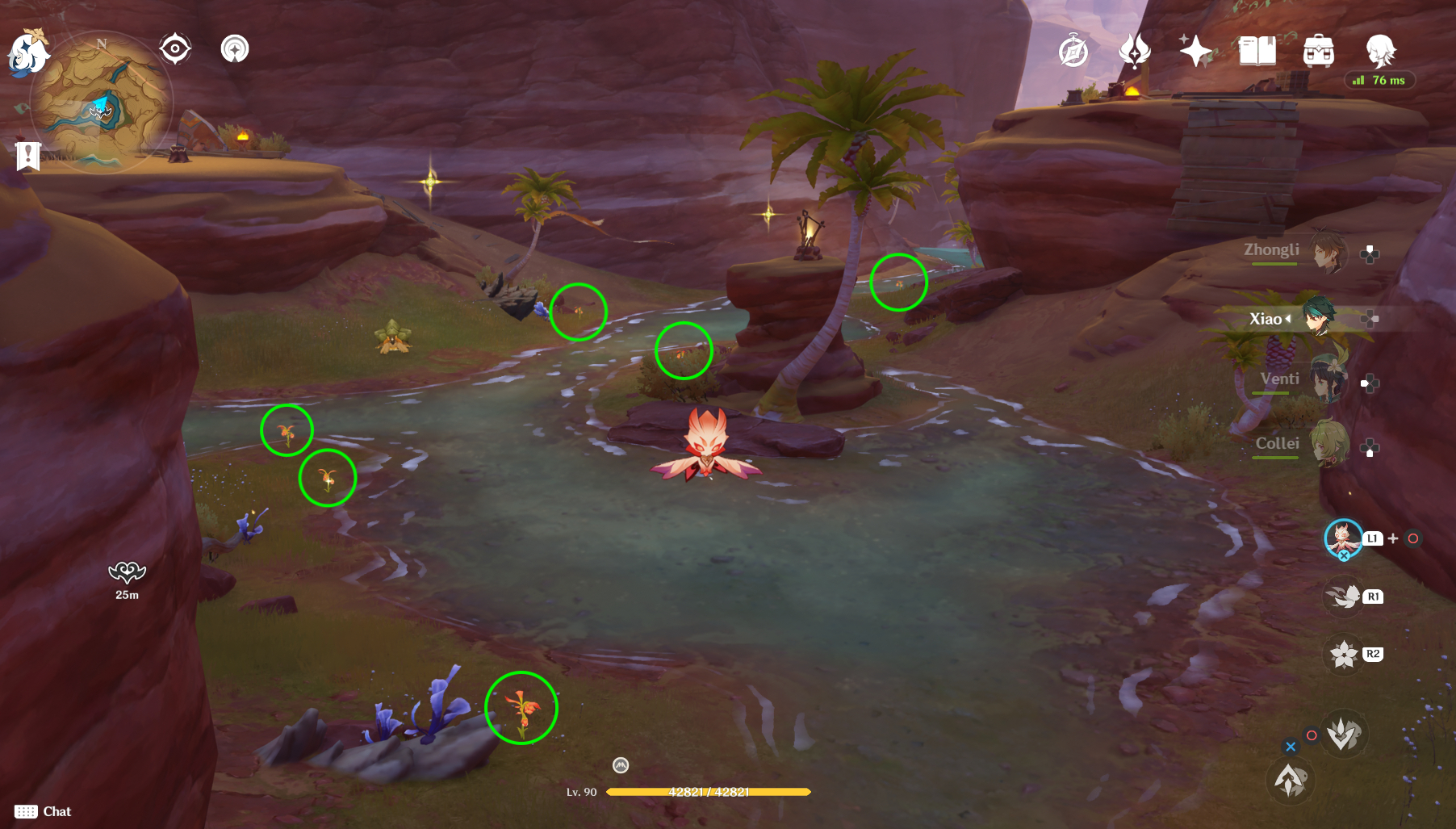
Task: Open the Events star icon
Action: (1198, 50)
